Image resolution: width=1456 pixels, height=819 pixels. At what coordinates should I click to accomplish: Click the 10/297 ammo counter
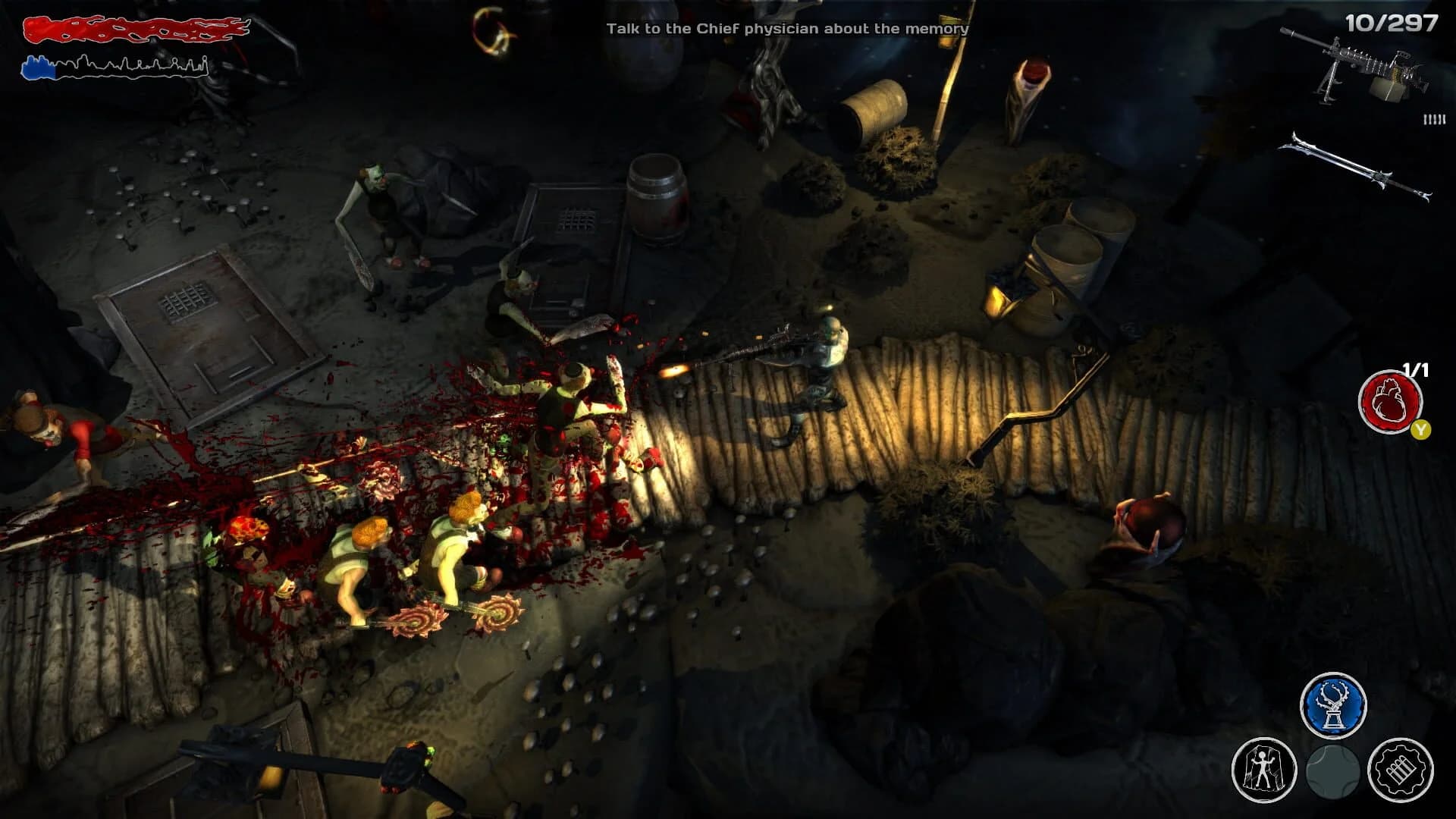[1395, 23]
